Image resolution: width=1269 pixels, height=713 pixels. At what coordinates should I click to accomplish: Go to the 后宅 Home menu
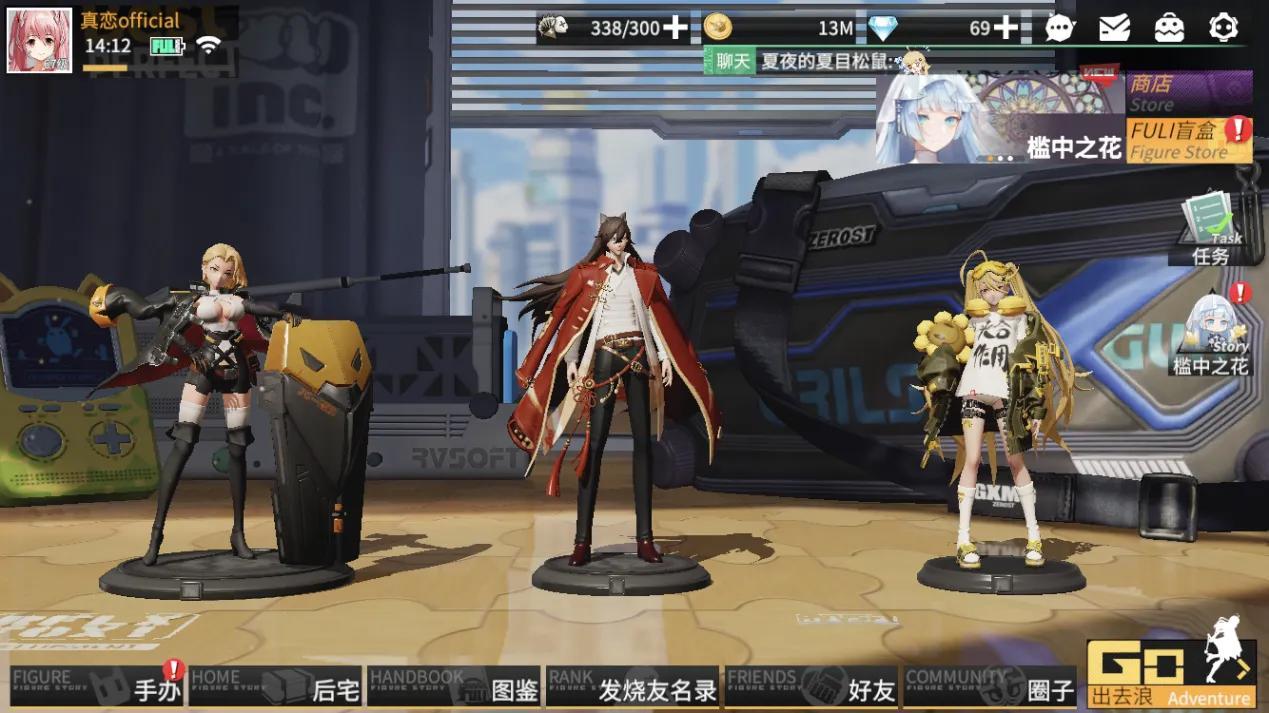tap(275, 687)
